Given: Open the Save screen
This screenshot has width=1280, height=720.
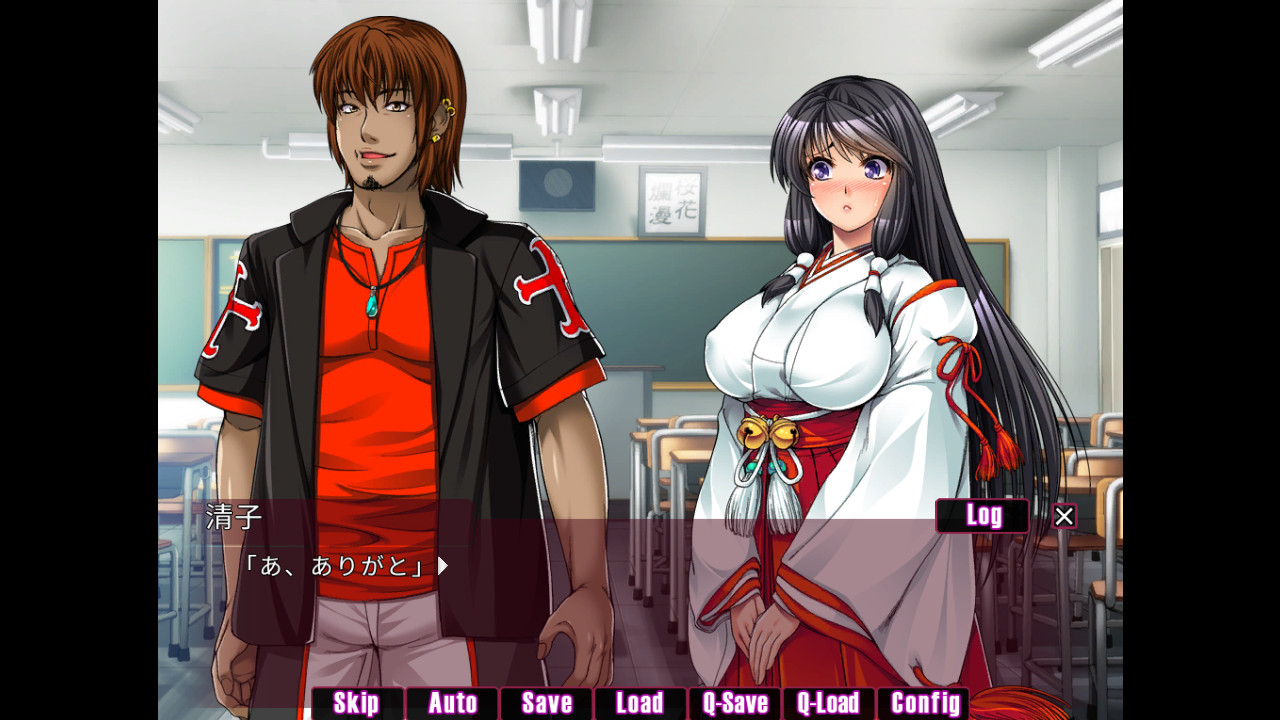Looking at the screenshot, I should pos(545,703).
